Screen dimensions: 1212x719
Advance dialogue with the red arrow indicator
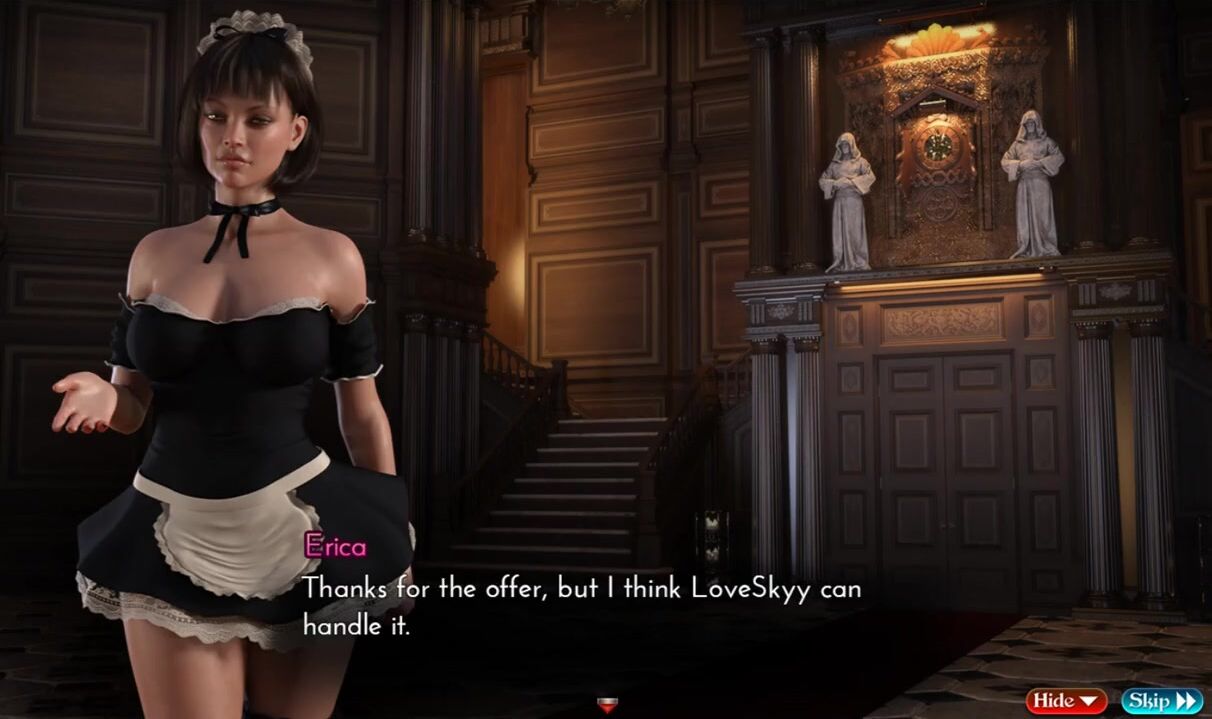(x=607, y=705)
